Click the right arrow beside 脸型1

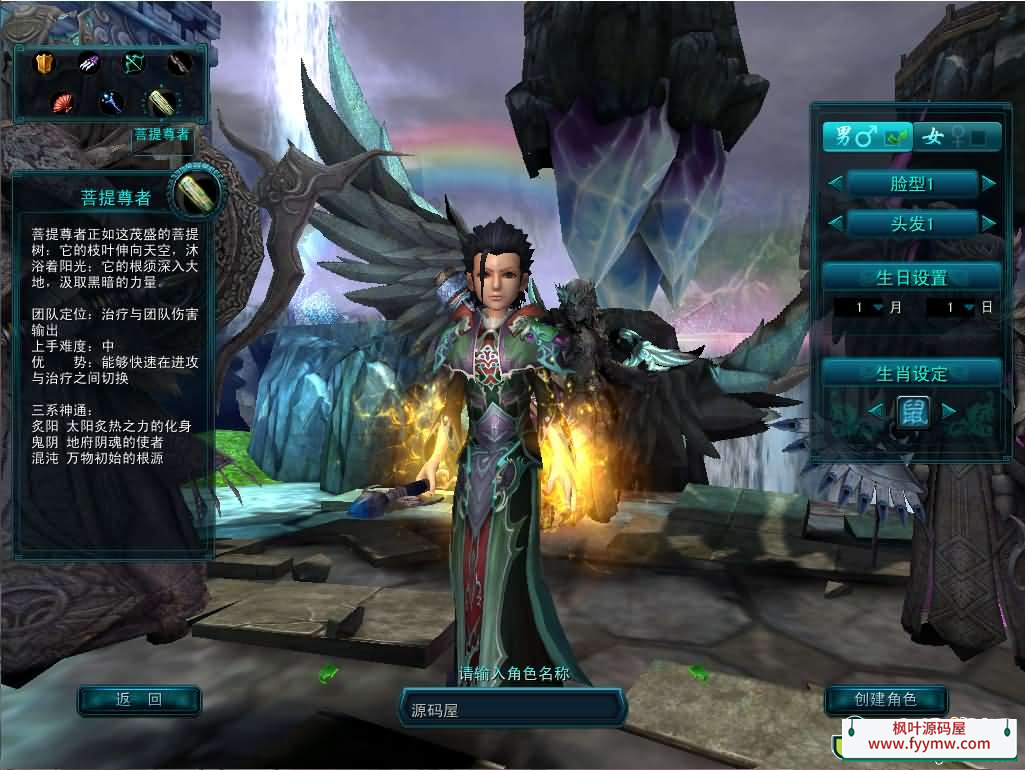click(x=989, y=183)
